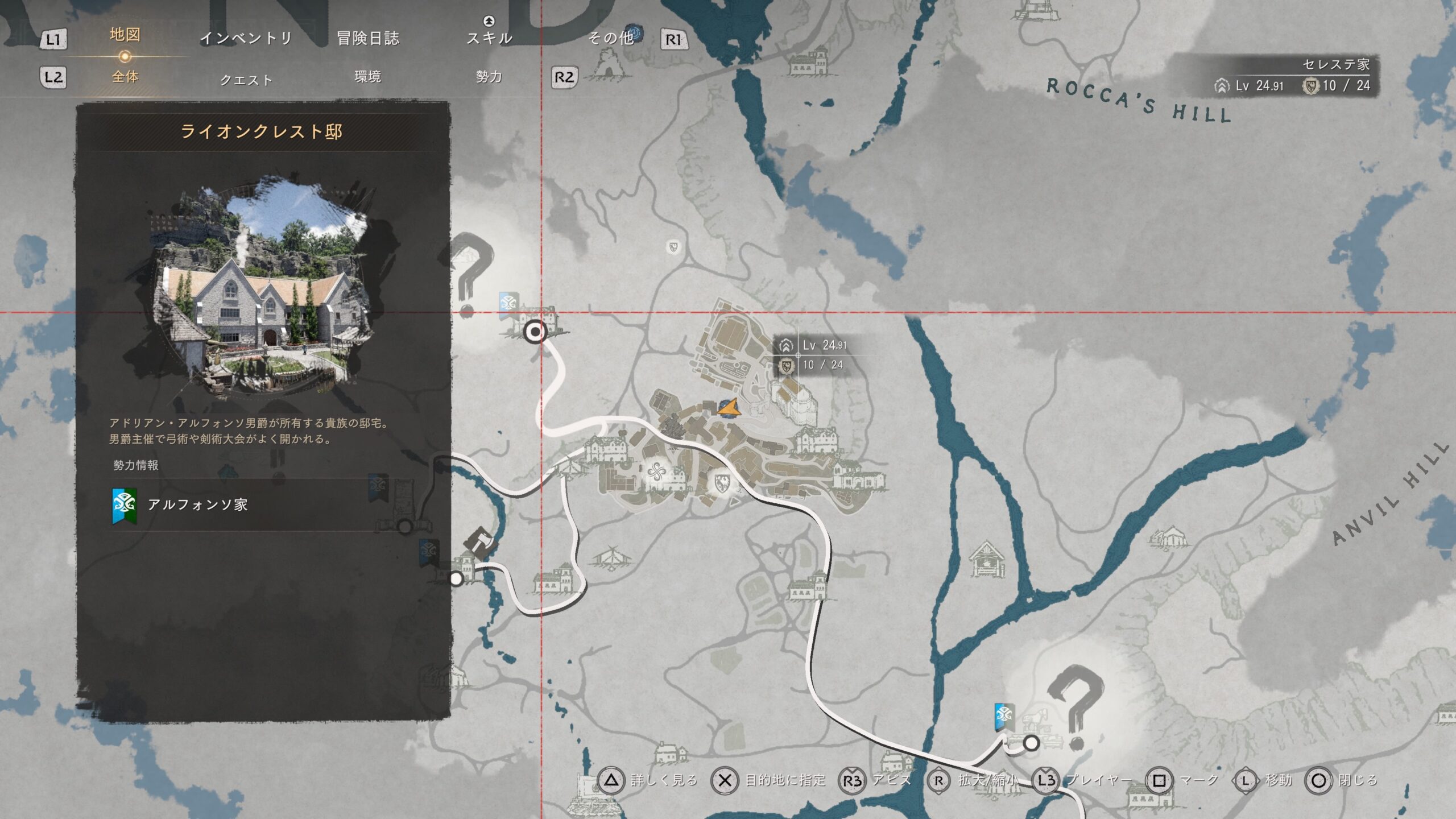Show the 勢力 faction filter

click(x=489, y=77)
